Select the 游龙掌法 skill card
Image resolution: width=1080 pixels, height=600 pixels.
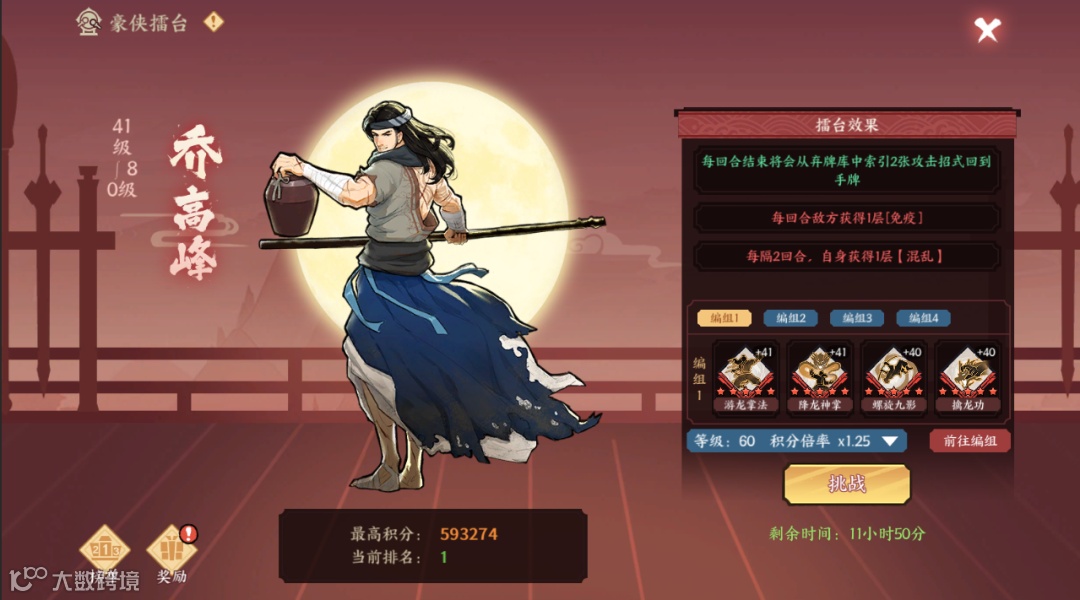745,376
